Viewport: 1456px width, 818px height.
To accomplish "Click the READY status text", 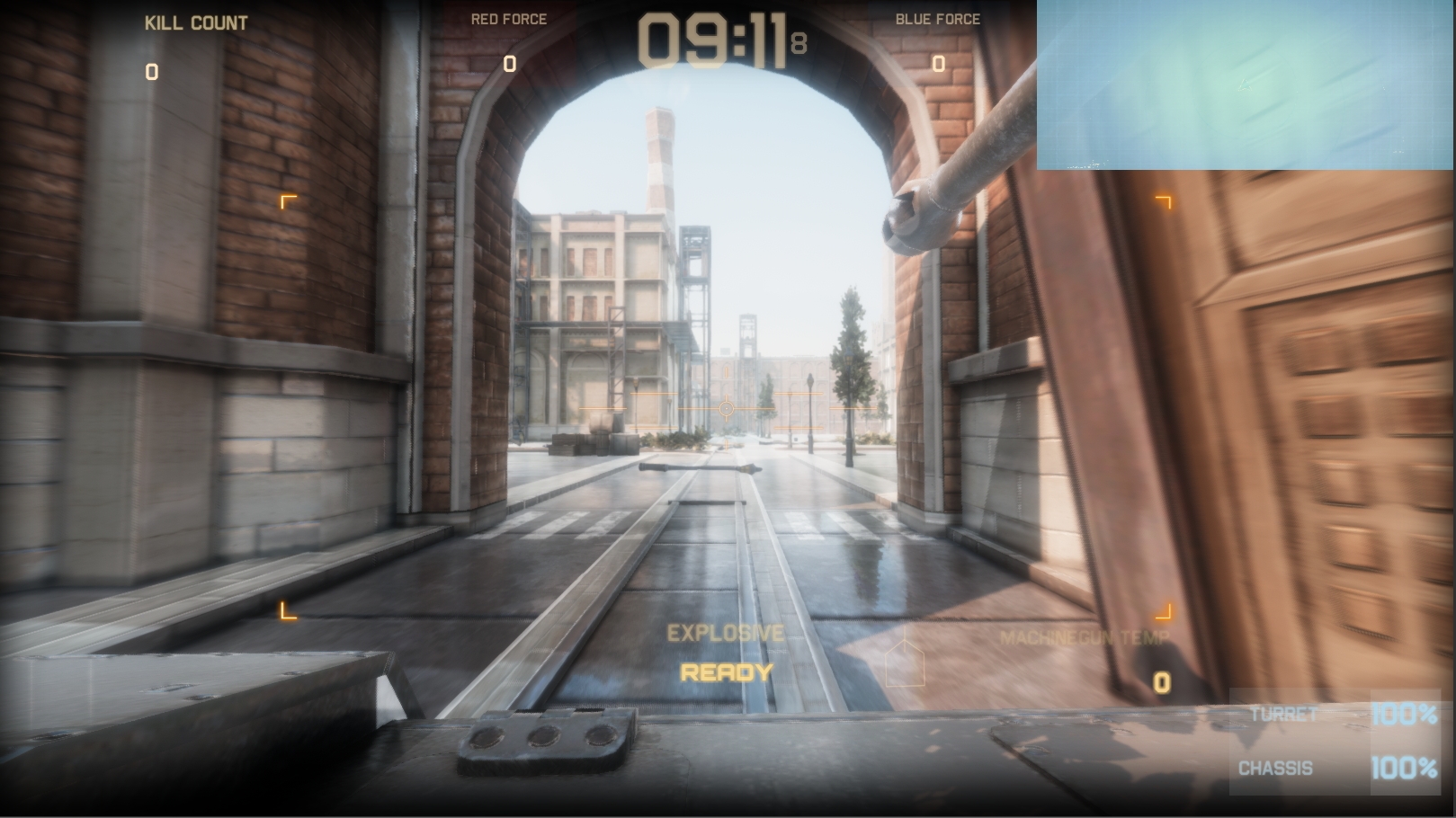I will (725, 671).
